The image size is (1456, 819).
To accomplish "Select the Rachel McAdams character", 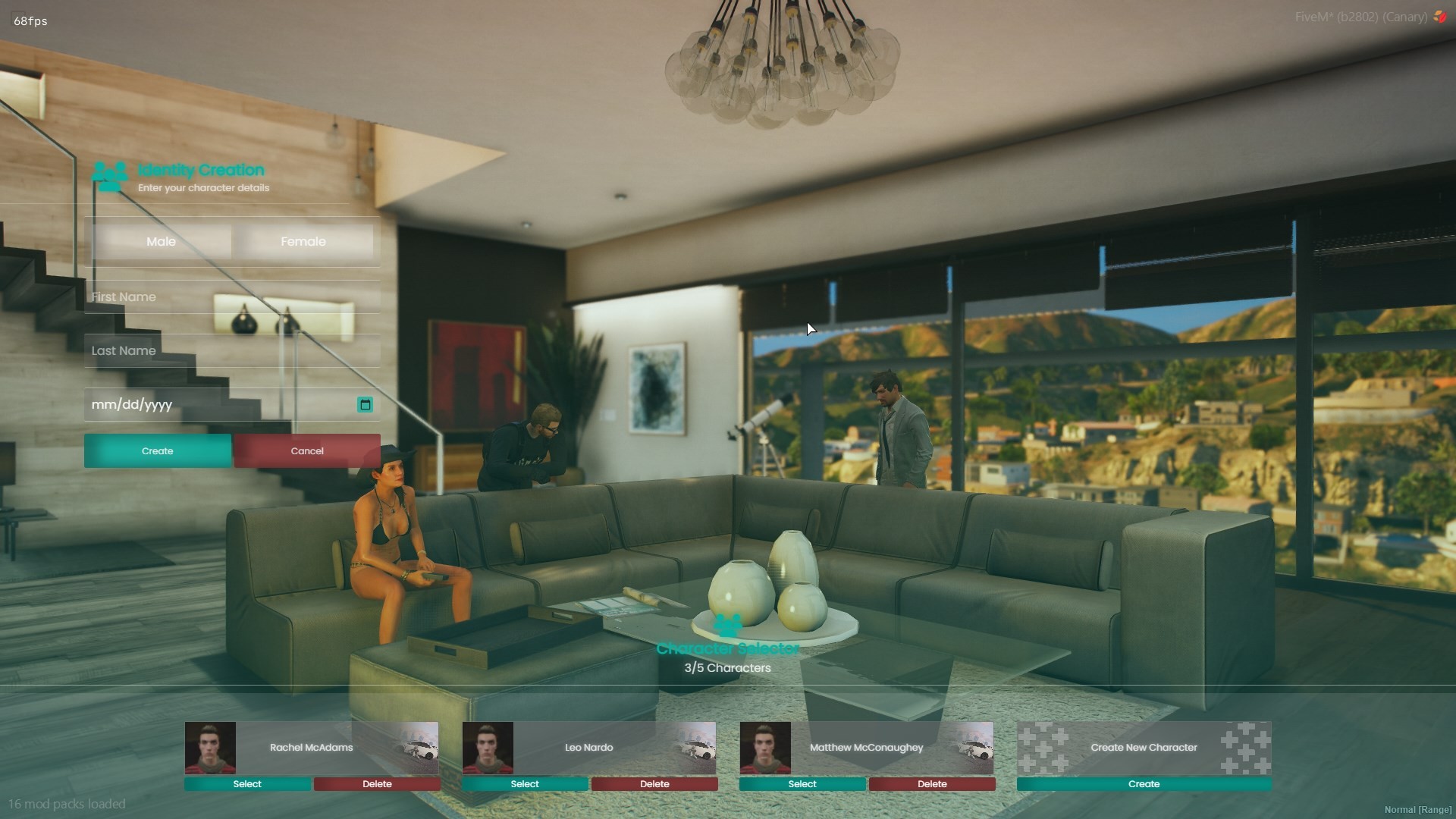I will (x=247, y=784).
